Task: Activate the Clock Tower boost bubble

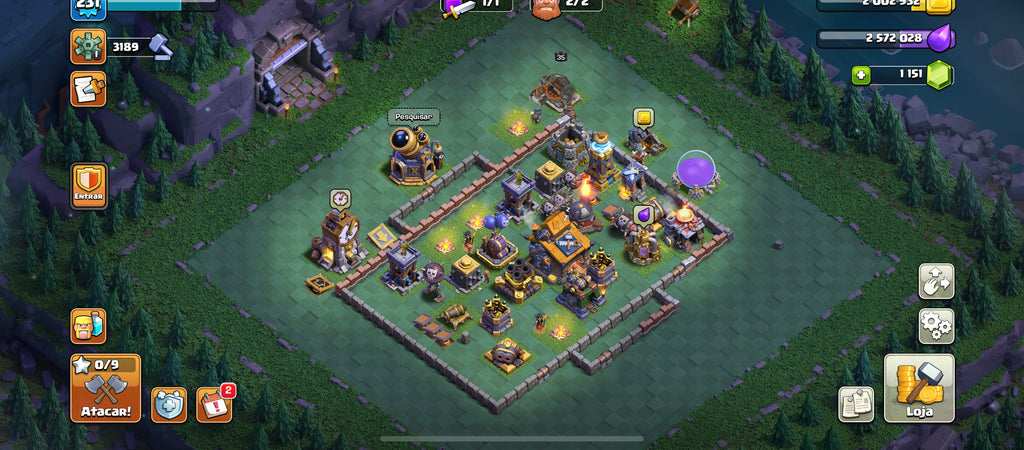Action: [341, 198]
